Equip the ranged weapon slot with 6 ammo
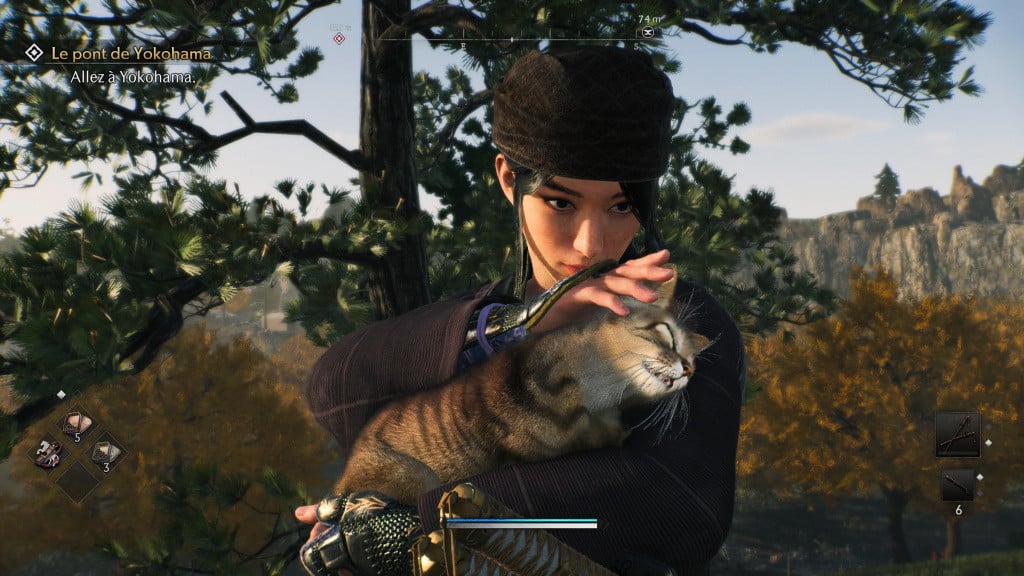The height and width of the screenshot is (576, 1024). (x=957, y=485)
